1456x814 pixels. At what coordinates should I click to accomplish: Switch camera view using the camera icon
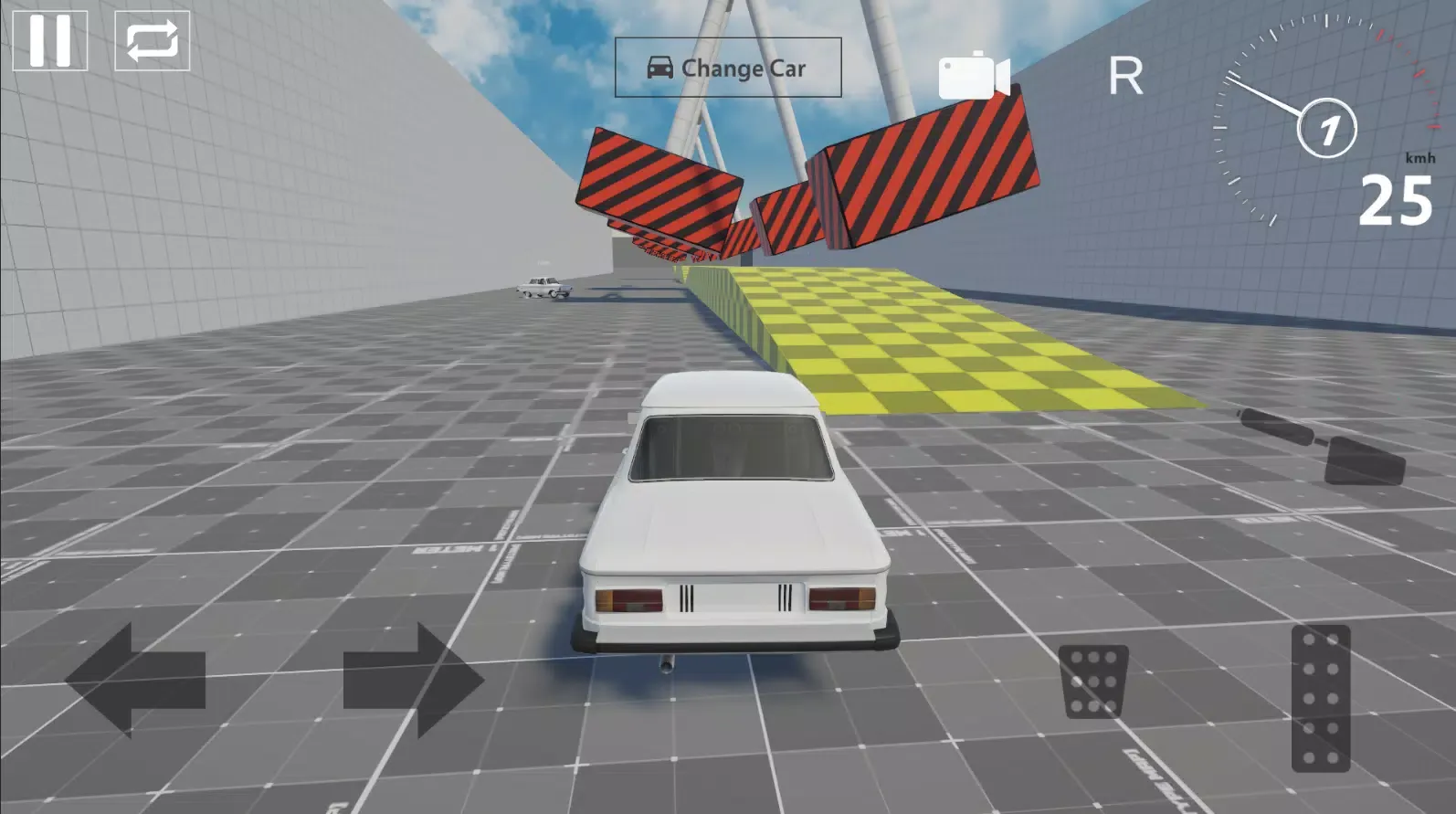point(974,76)
